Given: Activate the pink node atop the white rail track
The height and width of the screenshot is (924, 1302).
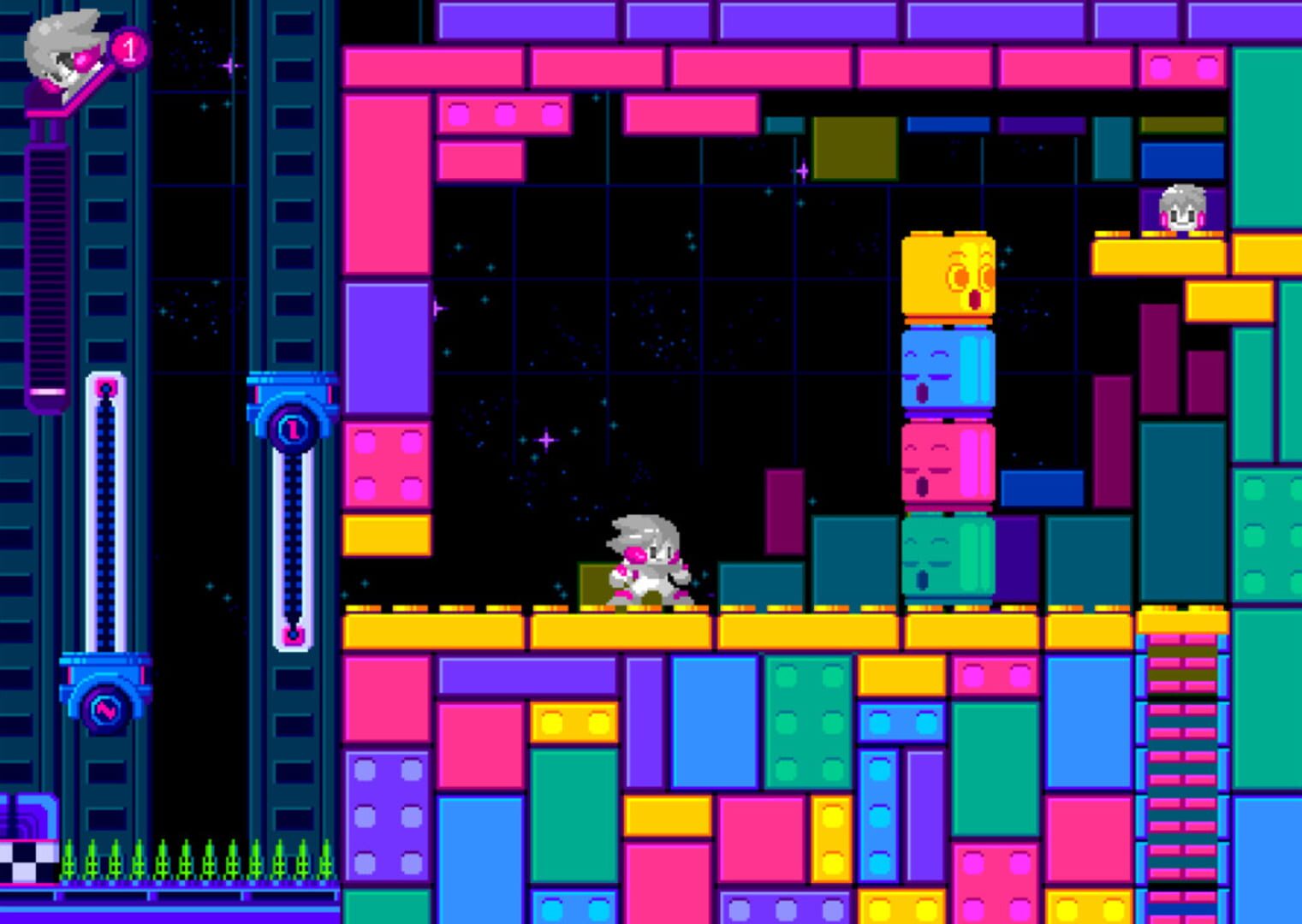Looking at the screenshot, I should [x=104, y=390].
